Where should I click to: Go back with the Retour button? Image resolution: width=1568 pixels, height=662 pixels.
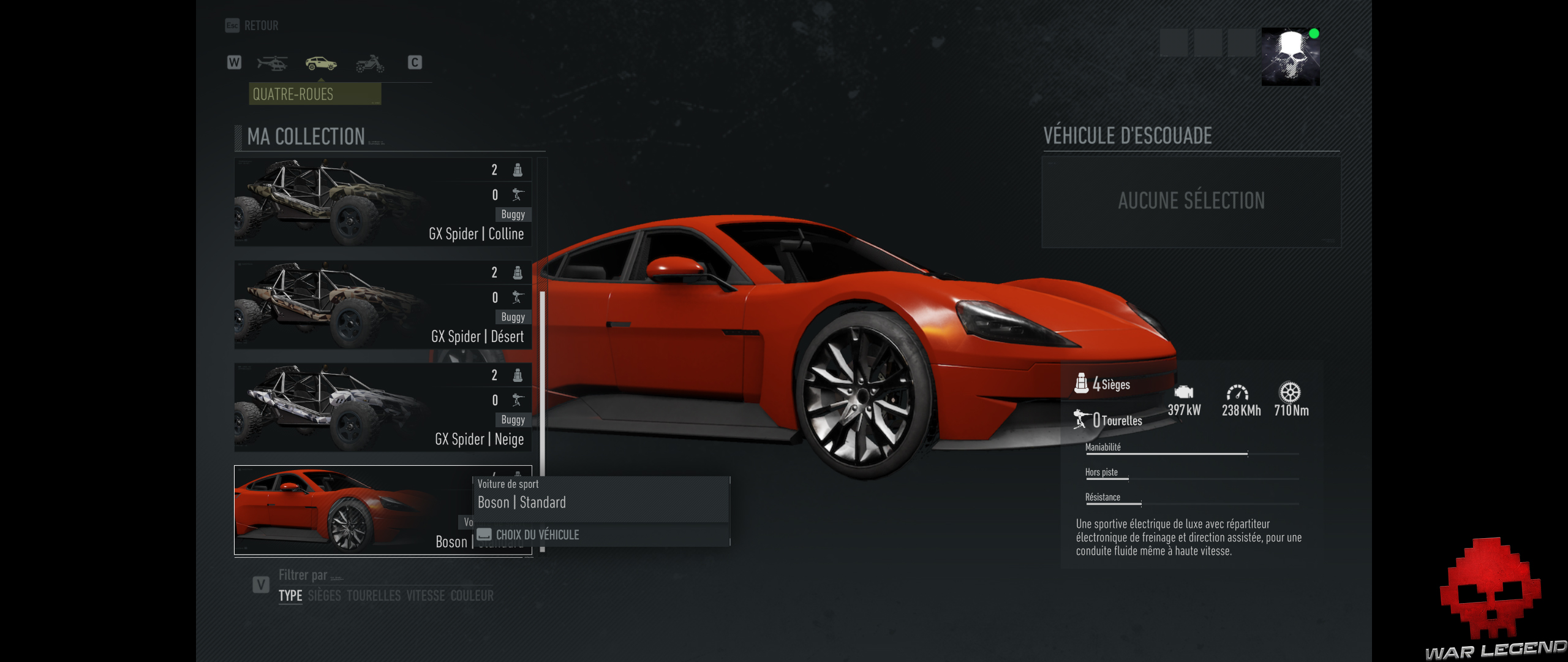tap(252, 26)
